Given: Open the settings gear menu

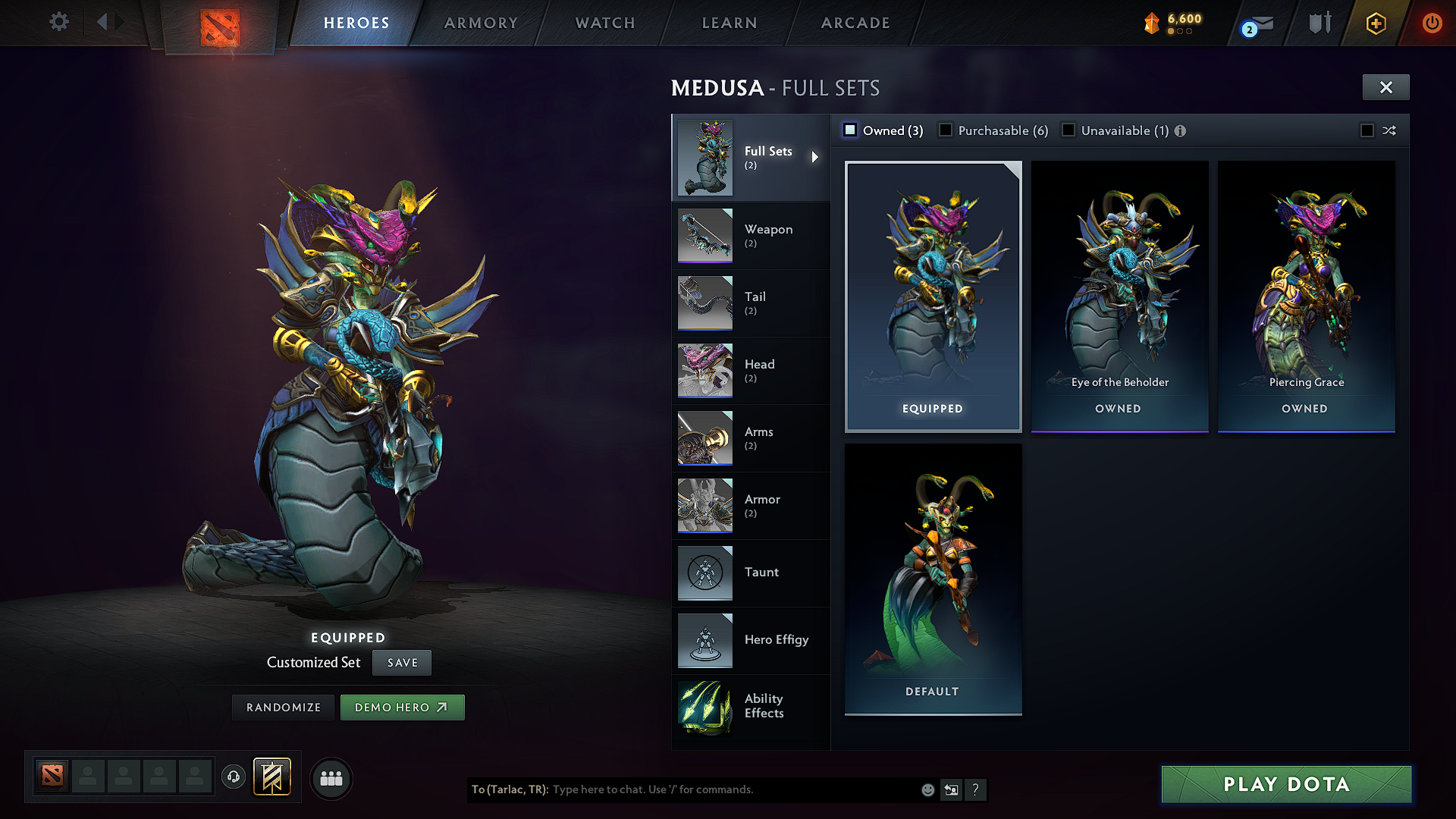Looking at the screenshot, I should point(59,22).
